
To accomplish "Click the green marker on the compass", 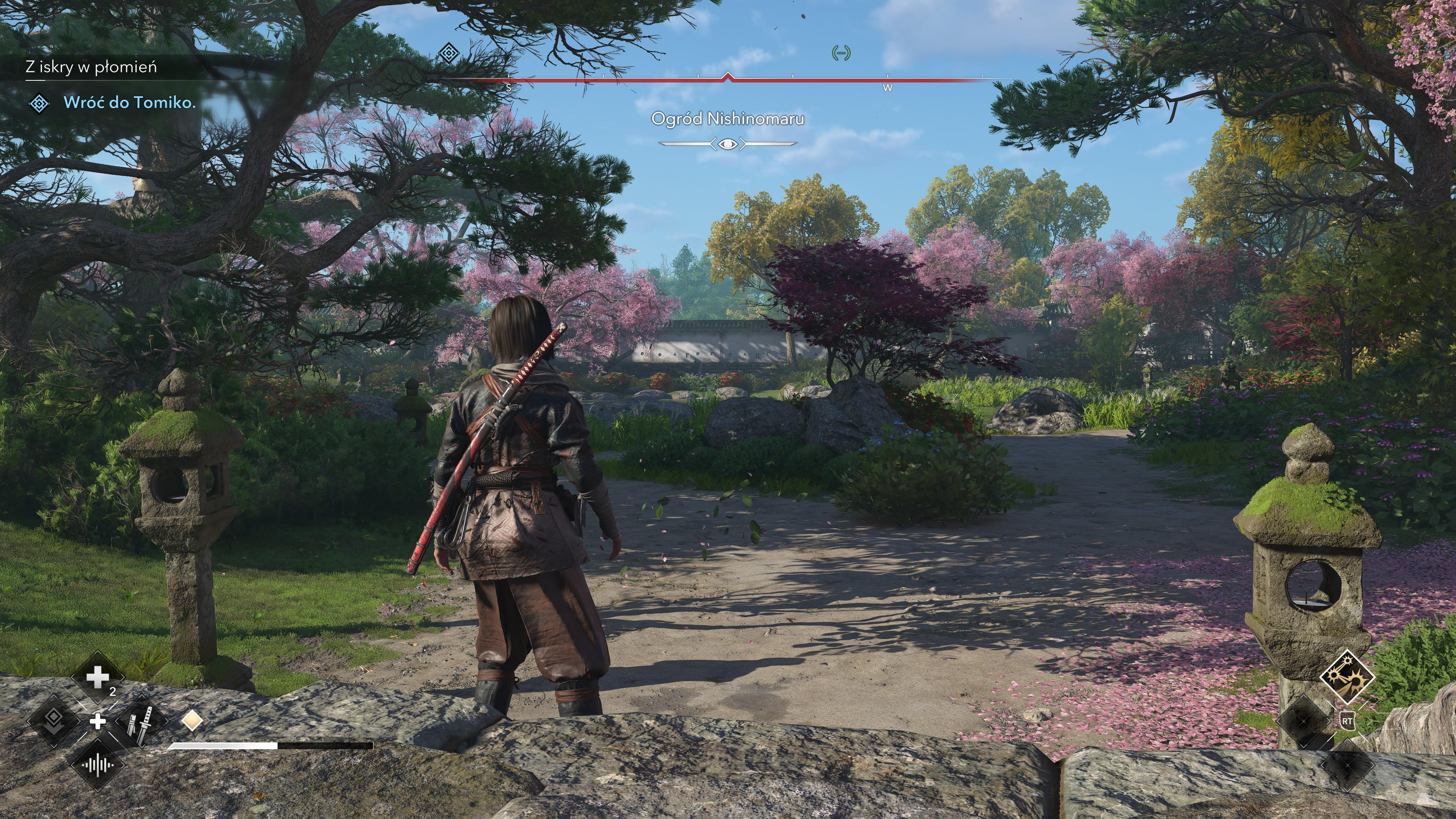I will 841,53.
